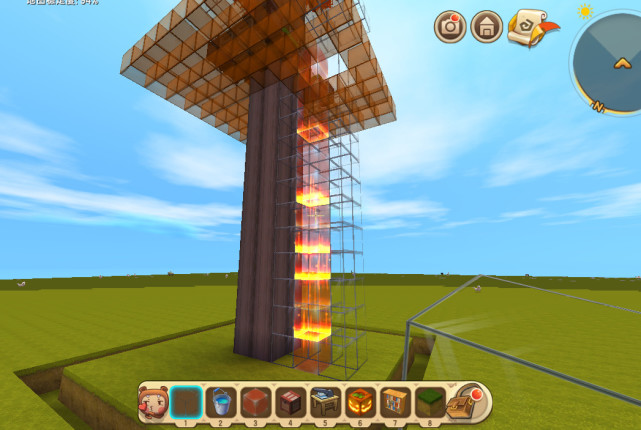Choose the bookshelf in slot 7
The image size is (641, 430).
pos(394,403)
